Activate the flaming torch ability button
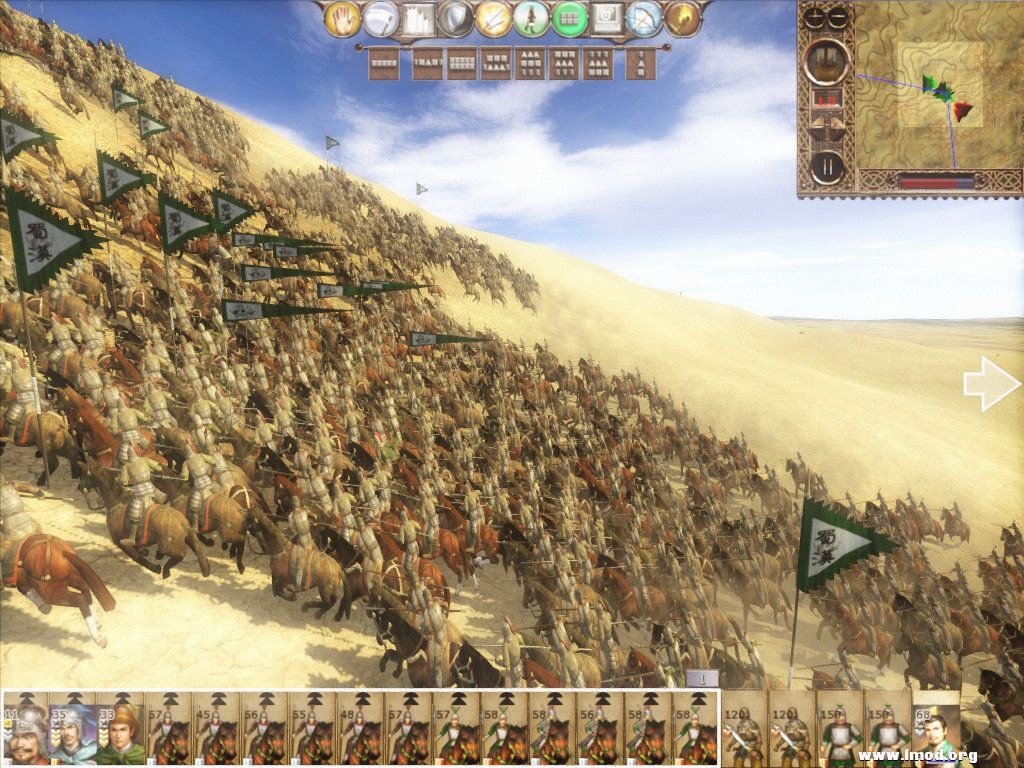Image resolution: width=1024 pixels, height=768 pixels. pyautogui.click(x=684, y=18)
